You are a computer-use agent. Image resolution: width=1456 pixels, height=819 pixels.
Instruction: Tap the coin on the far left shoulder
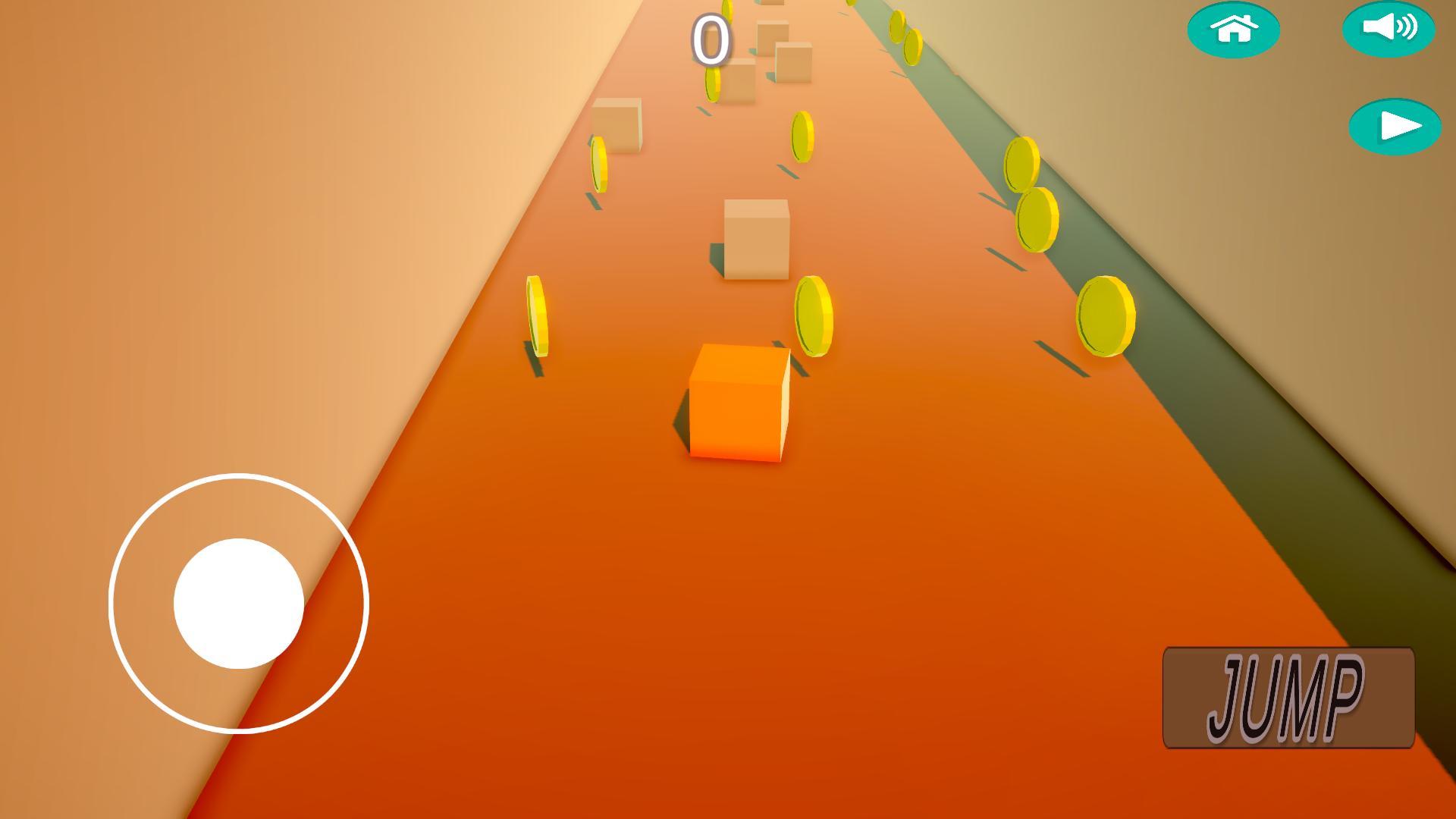click(x=538, y=315)
